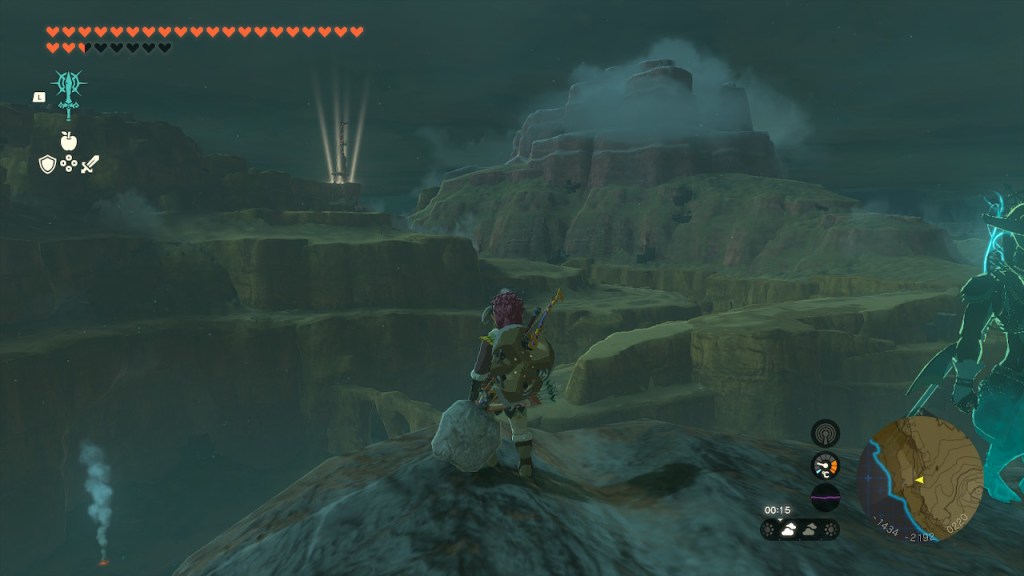Open the shield quick-select icon
The width and height of the screenshot is (1024, 576).
(x=47, y=163)
